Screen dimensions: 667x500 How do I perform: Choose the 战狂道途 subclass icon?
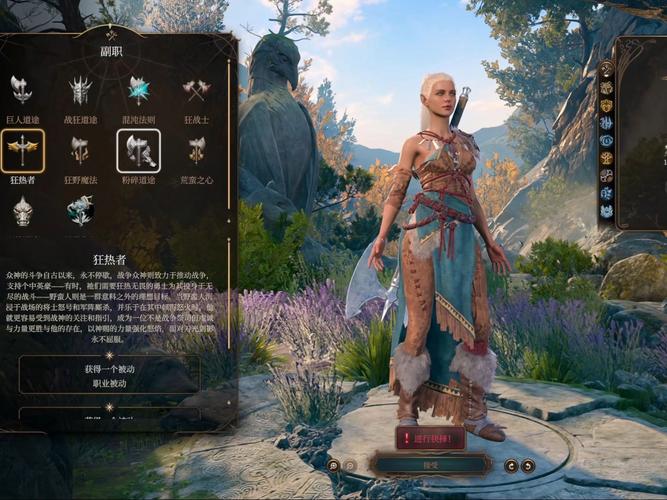pos(80,92)
